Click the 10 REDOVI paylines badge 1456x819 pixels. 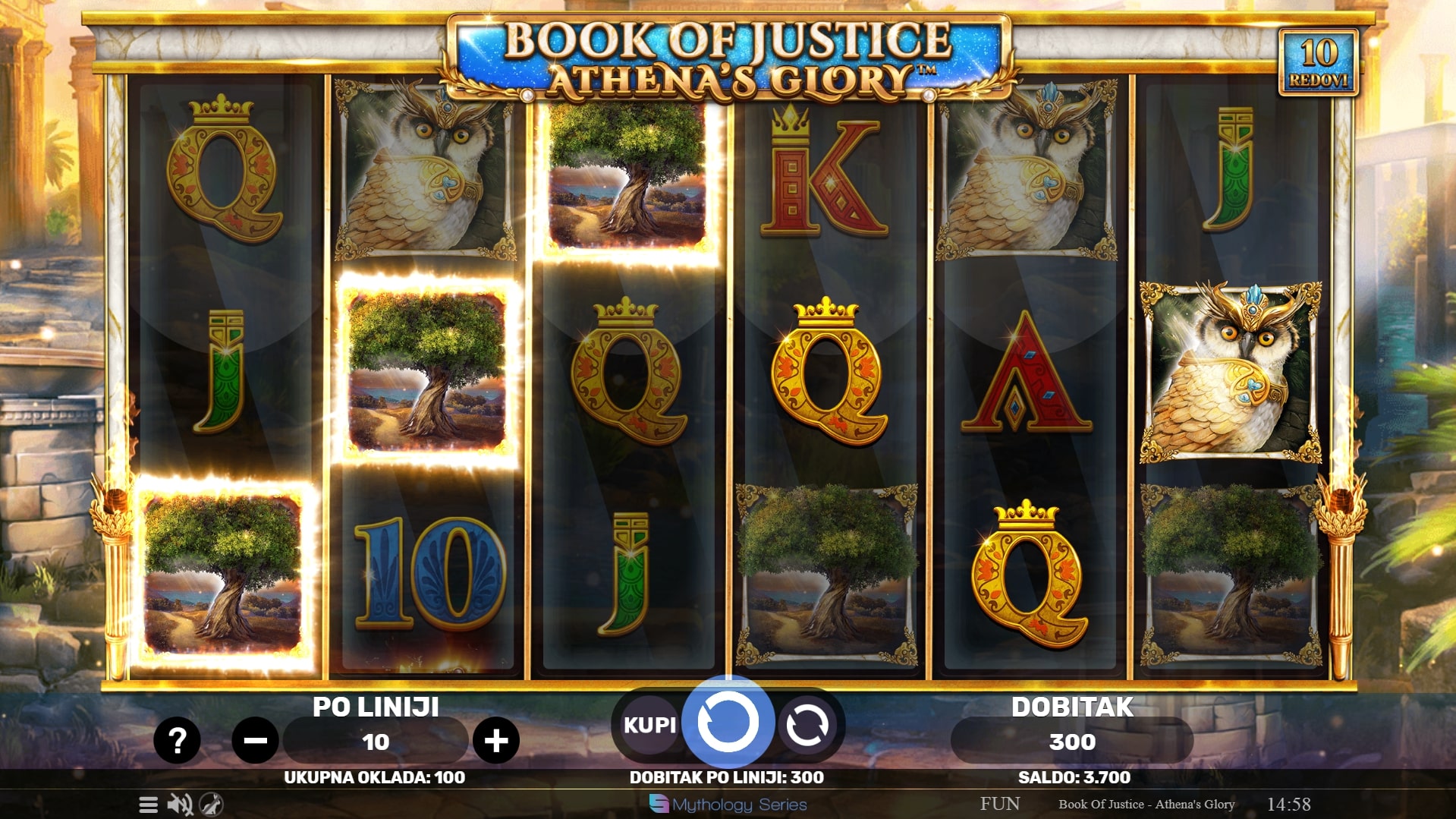click(x=1319, y=62)
